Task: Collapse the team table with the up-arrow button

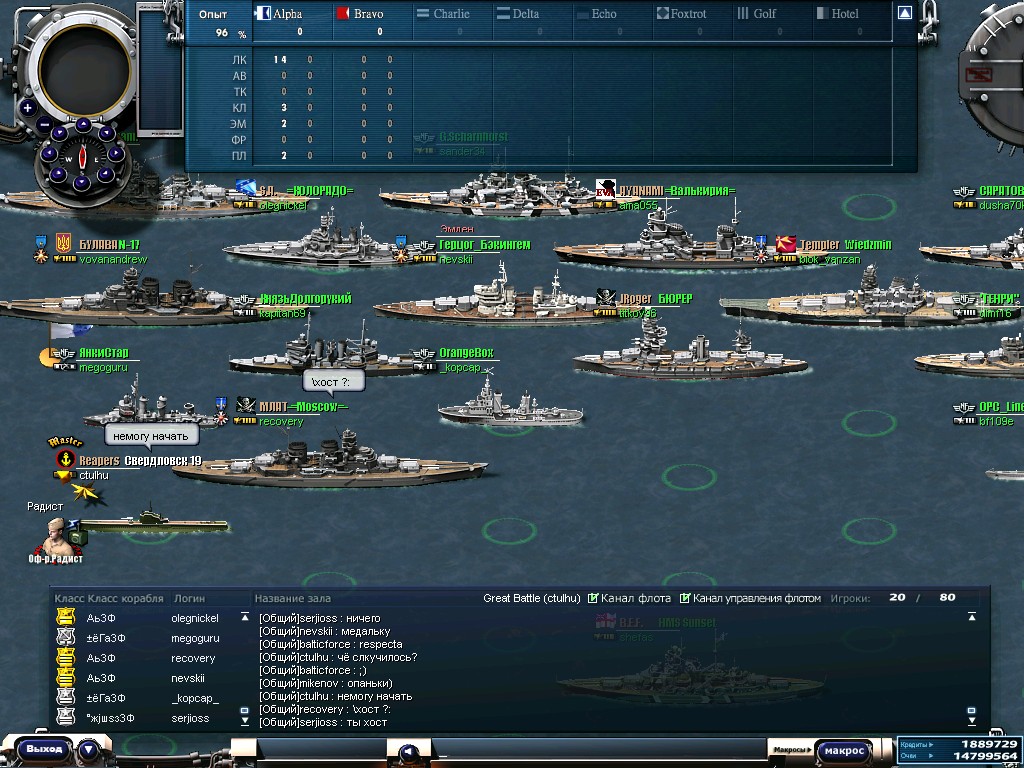Action: pos(904,13)
